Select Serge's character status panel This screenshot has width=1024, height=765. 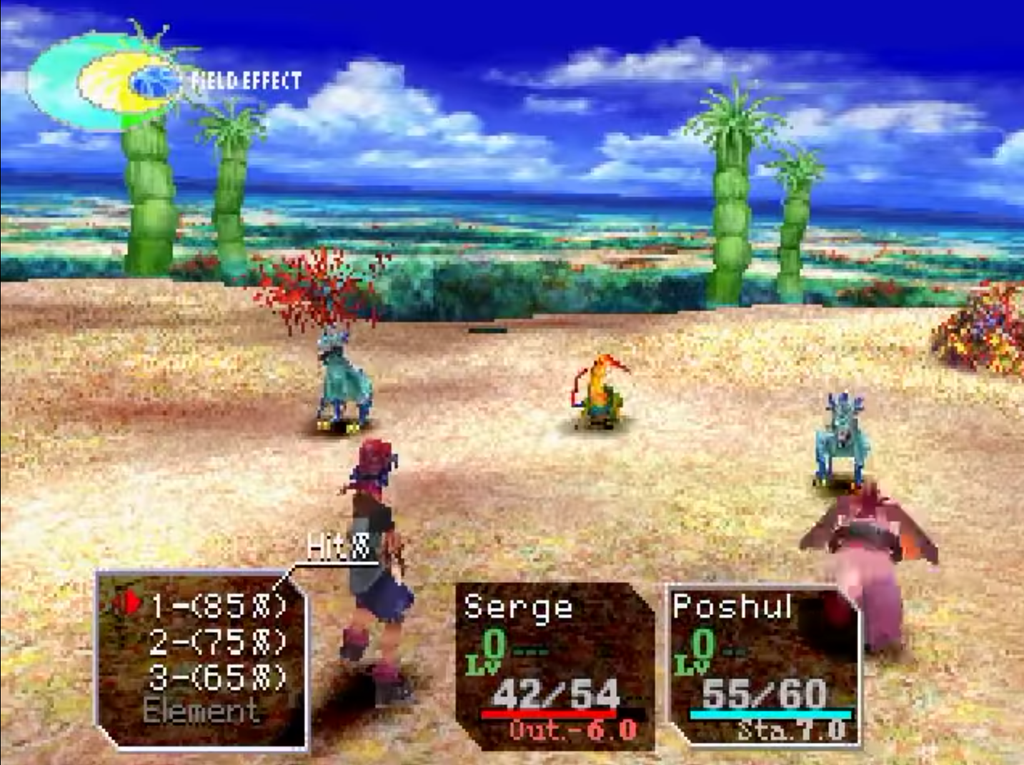[554, 664]
